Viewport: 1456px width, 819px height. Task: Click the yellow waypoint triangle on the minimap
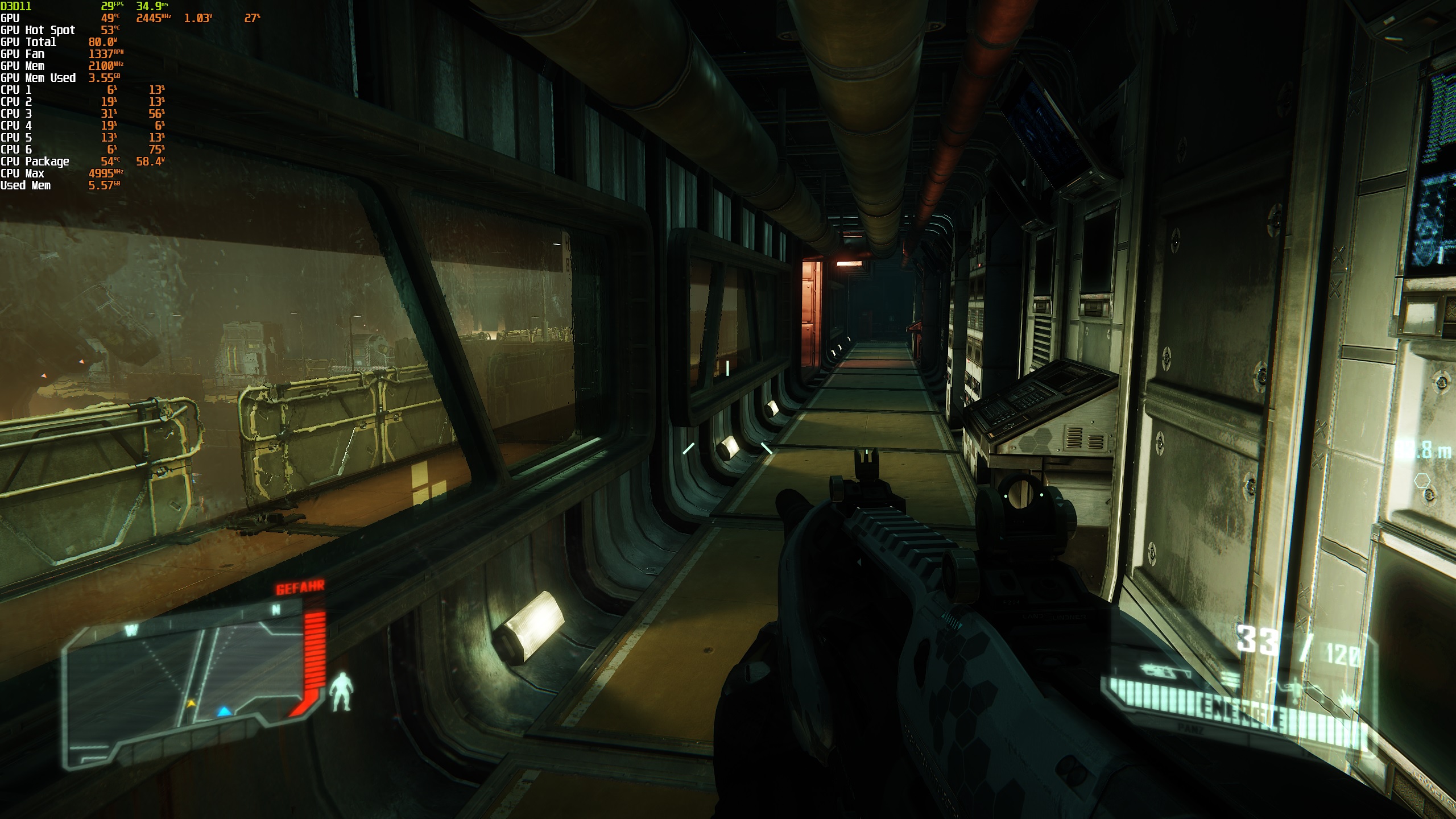(191, 704)
